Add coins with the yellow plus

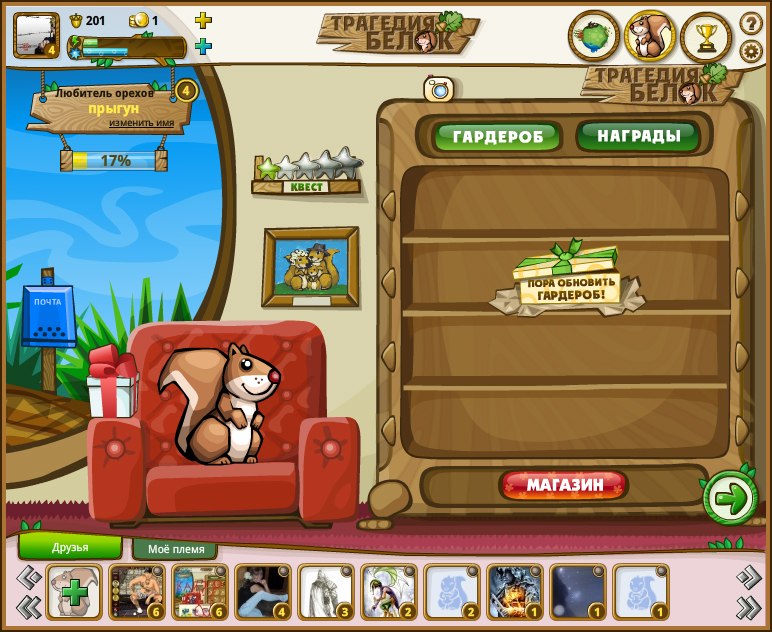click(203, 20)
